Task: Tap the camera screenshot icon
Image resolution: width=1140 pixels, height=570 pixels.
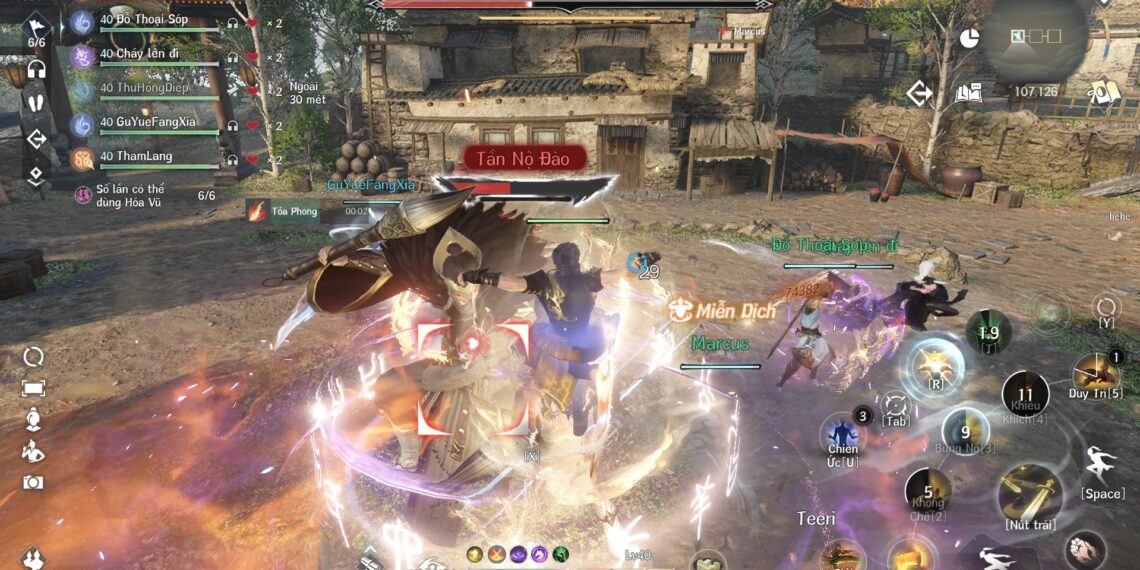Action: pos(33,482)
